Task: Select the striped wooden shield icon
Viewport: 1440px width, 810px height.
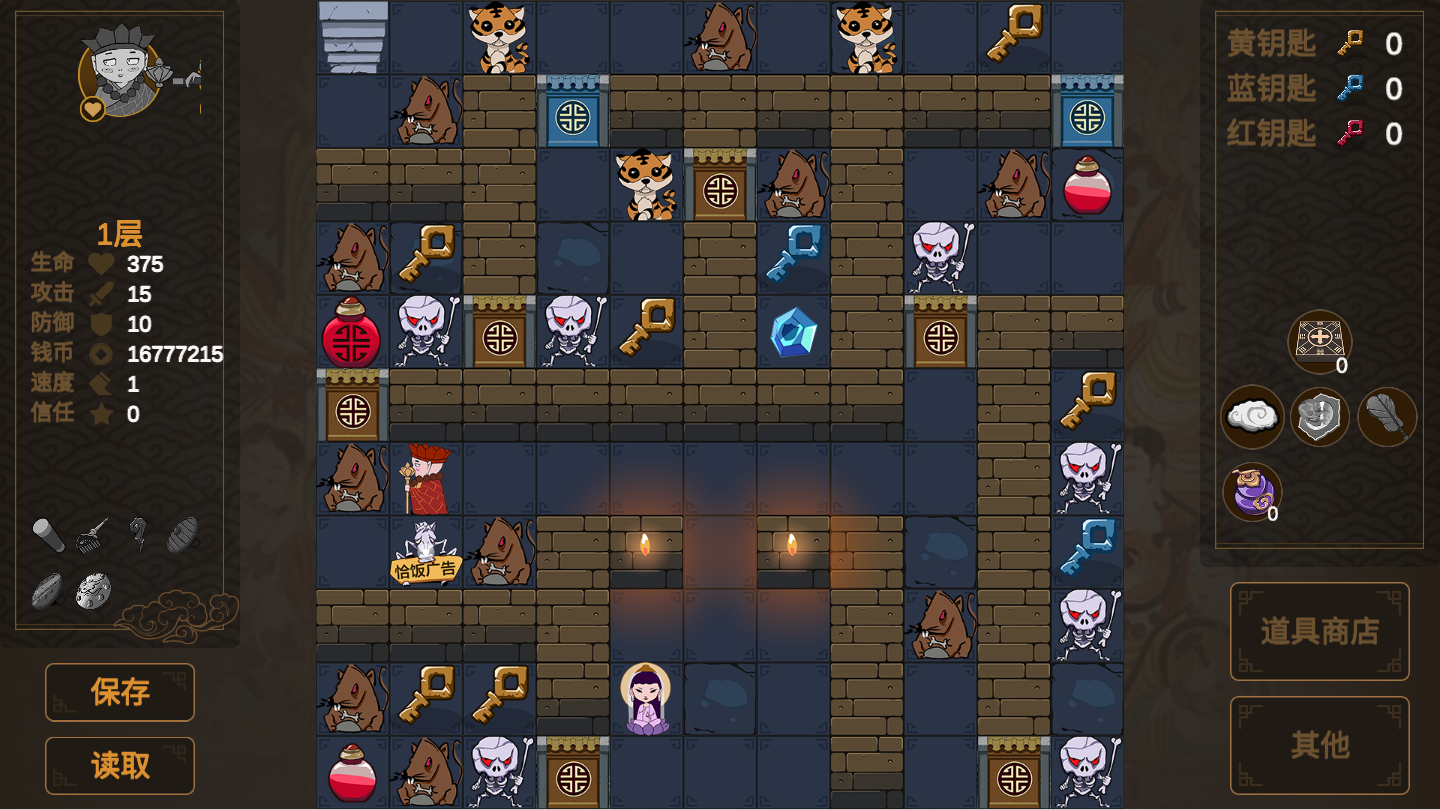Action: point(183,534)
